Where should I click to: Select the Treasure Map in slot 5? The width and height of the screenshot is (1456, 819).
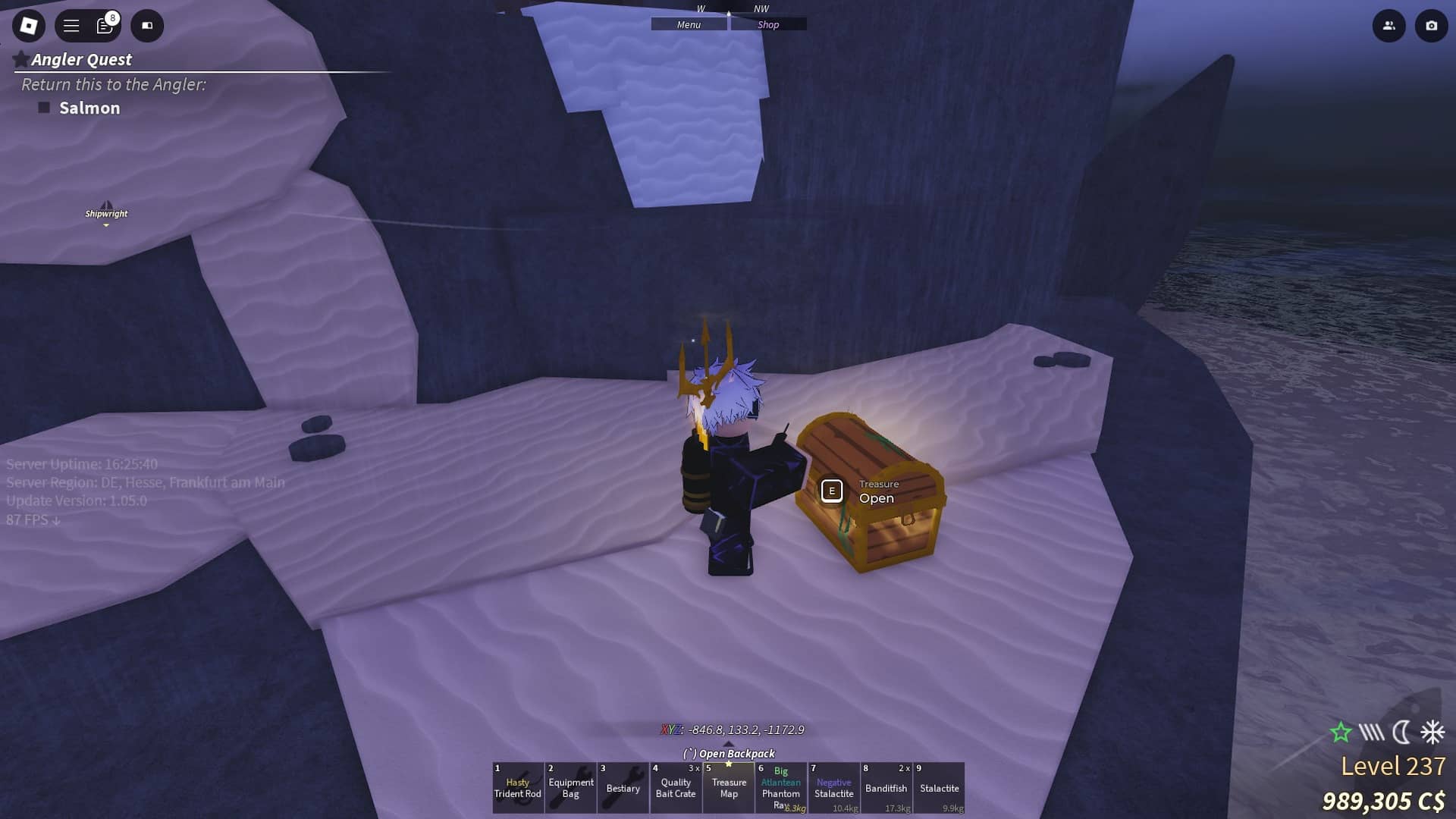[729, 788]
